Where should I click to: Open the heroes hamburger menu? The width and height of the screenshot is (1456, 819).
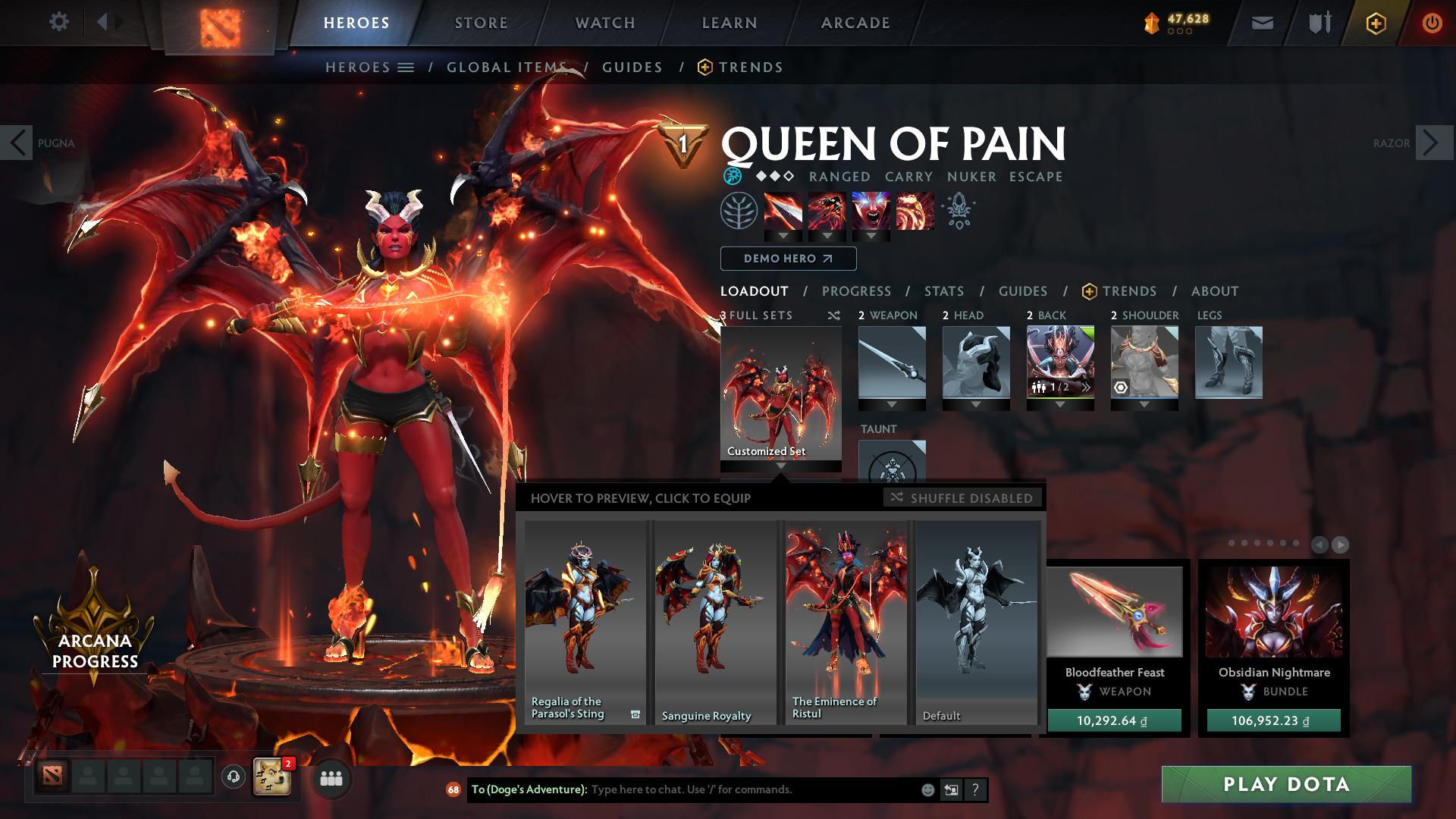[407, 67]
